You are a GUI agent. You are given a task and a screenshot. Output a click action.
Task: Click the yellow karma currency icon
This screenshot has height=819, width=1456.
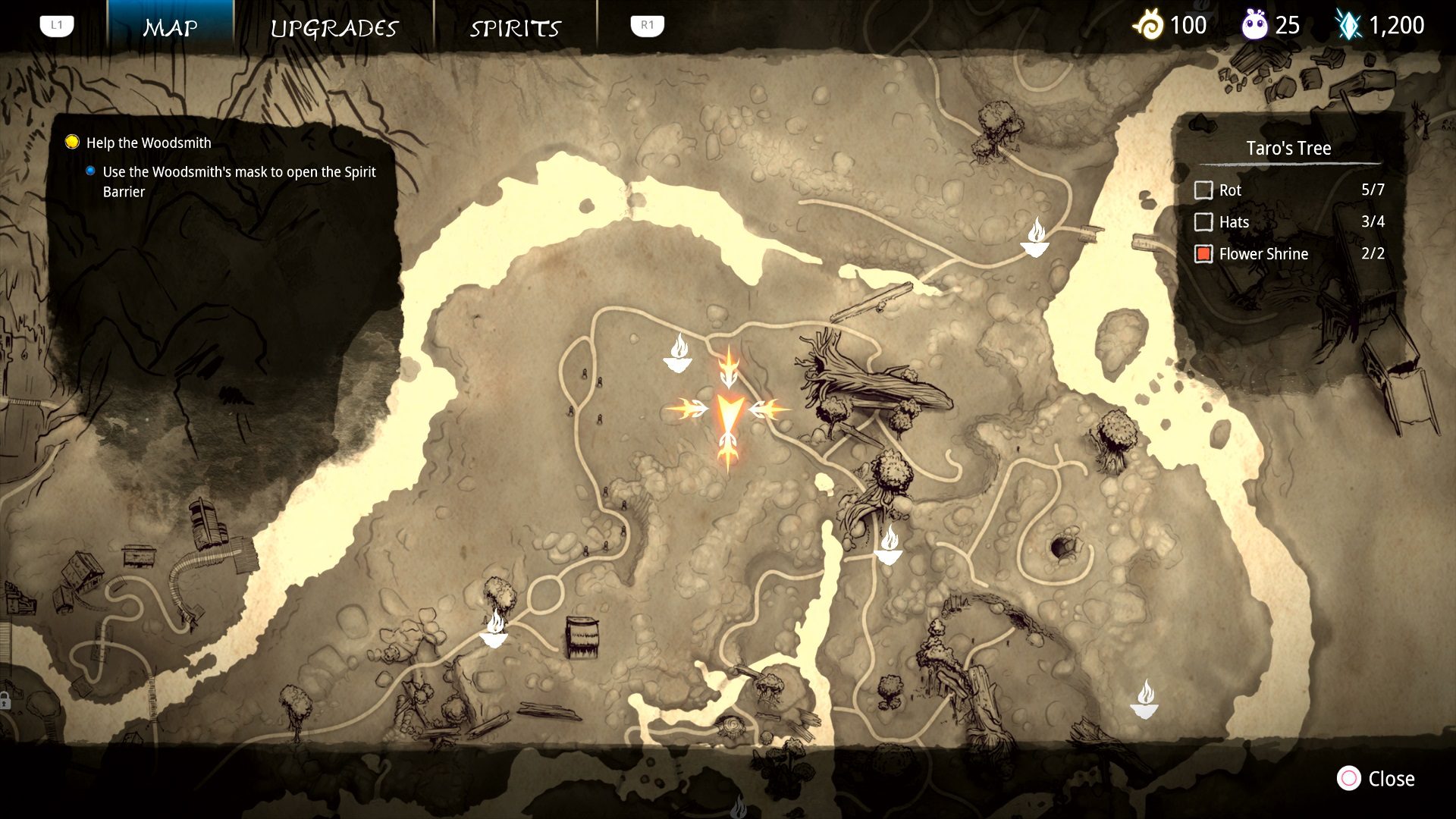[1151, 25]
